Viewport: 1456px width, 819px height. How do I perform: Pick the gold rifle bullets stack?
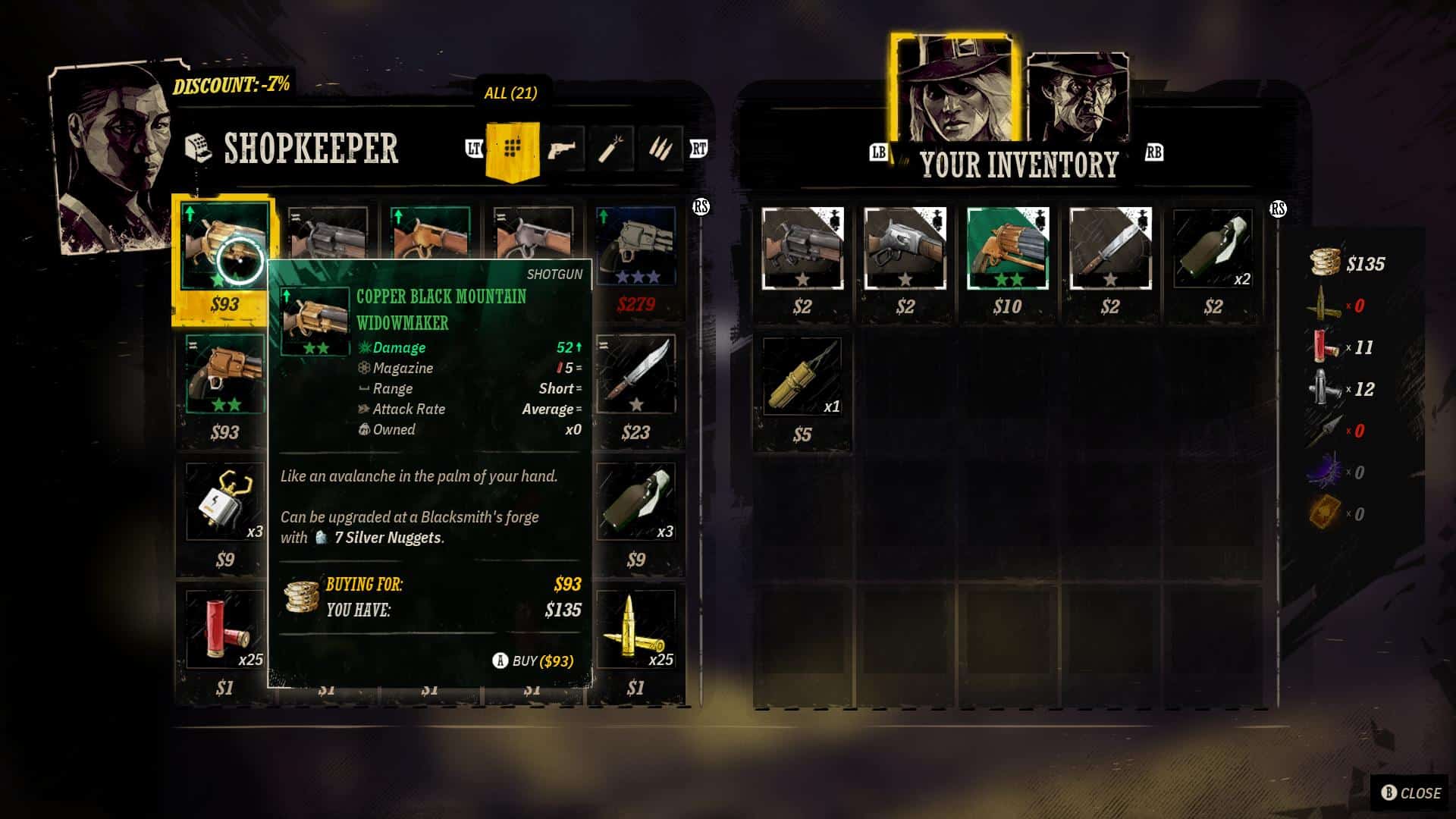pyautogui.click(x=635, y=629)
